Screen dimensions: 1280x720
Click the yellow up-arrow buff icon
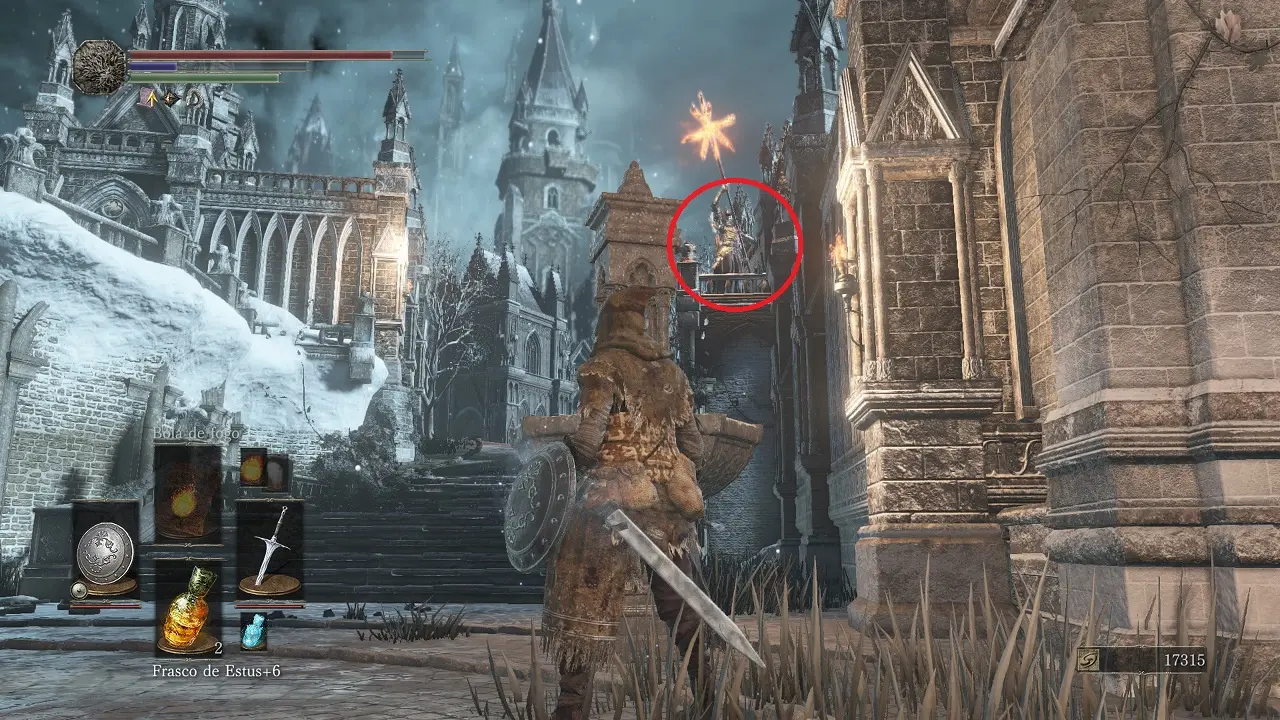click(153, 98)
